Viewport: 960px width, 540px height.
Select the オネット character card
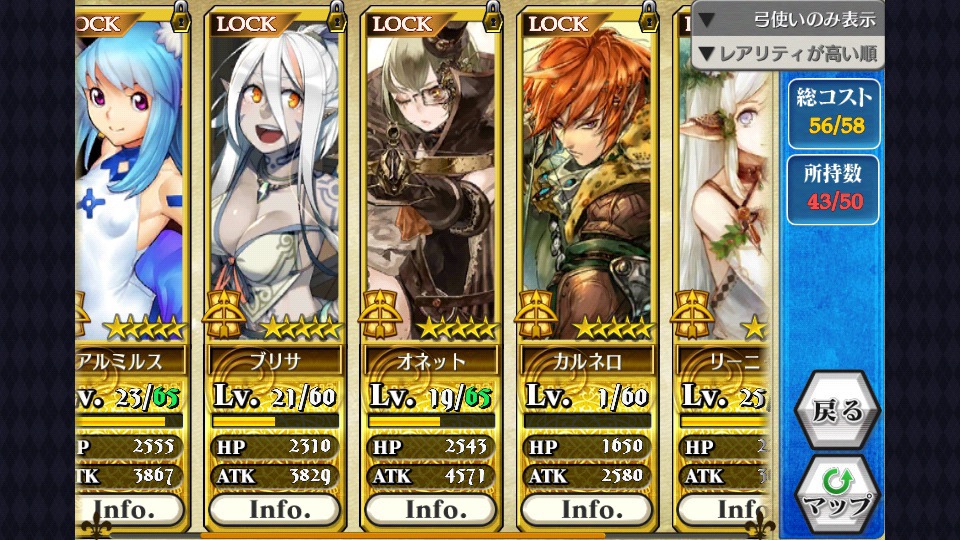[431, 180]
